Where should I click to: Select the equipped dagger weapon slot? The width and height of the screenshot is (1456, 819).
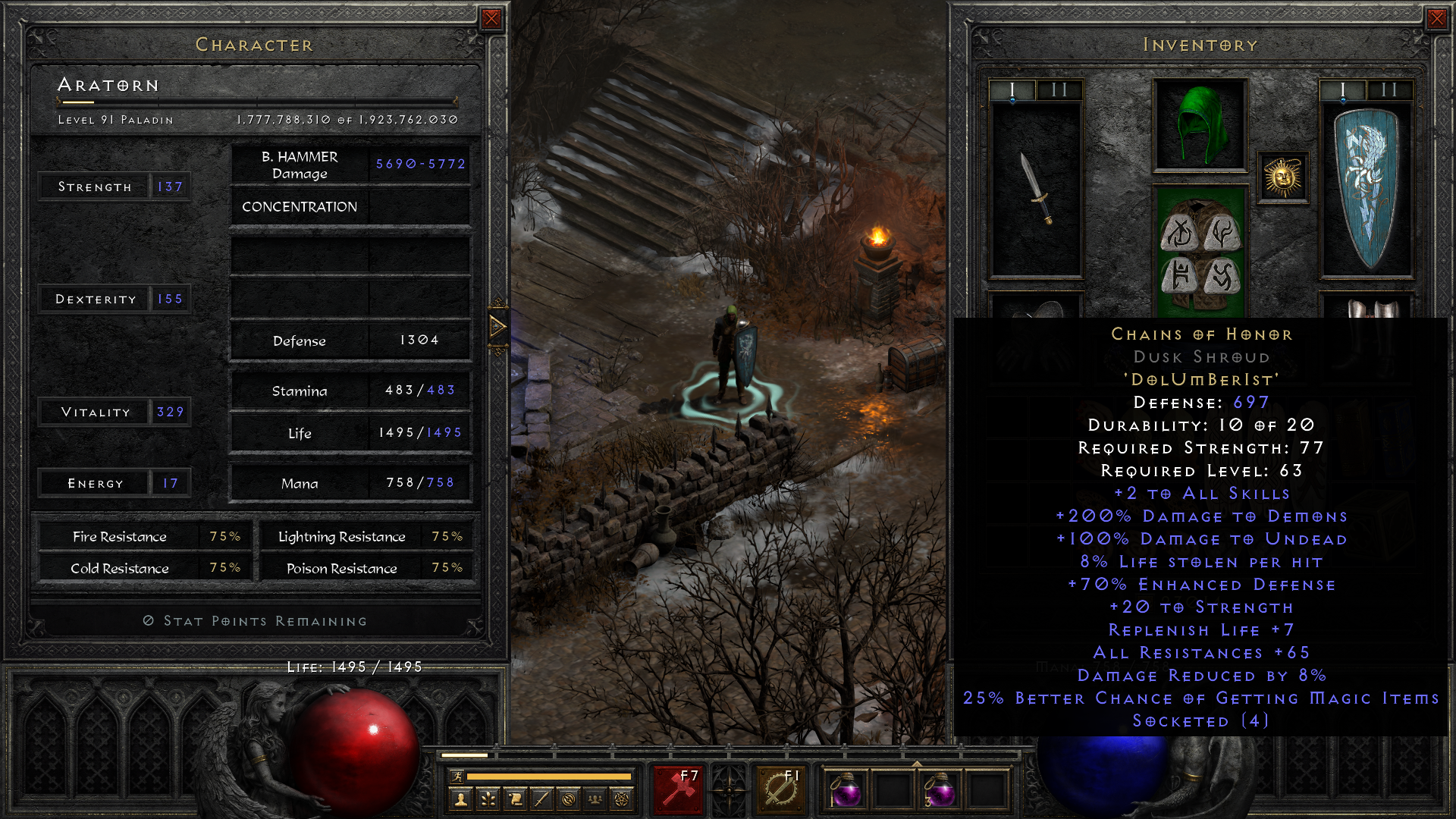click(x=1036, y=190)
